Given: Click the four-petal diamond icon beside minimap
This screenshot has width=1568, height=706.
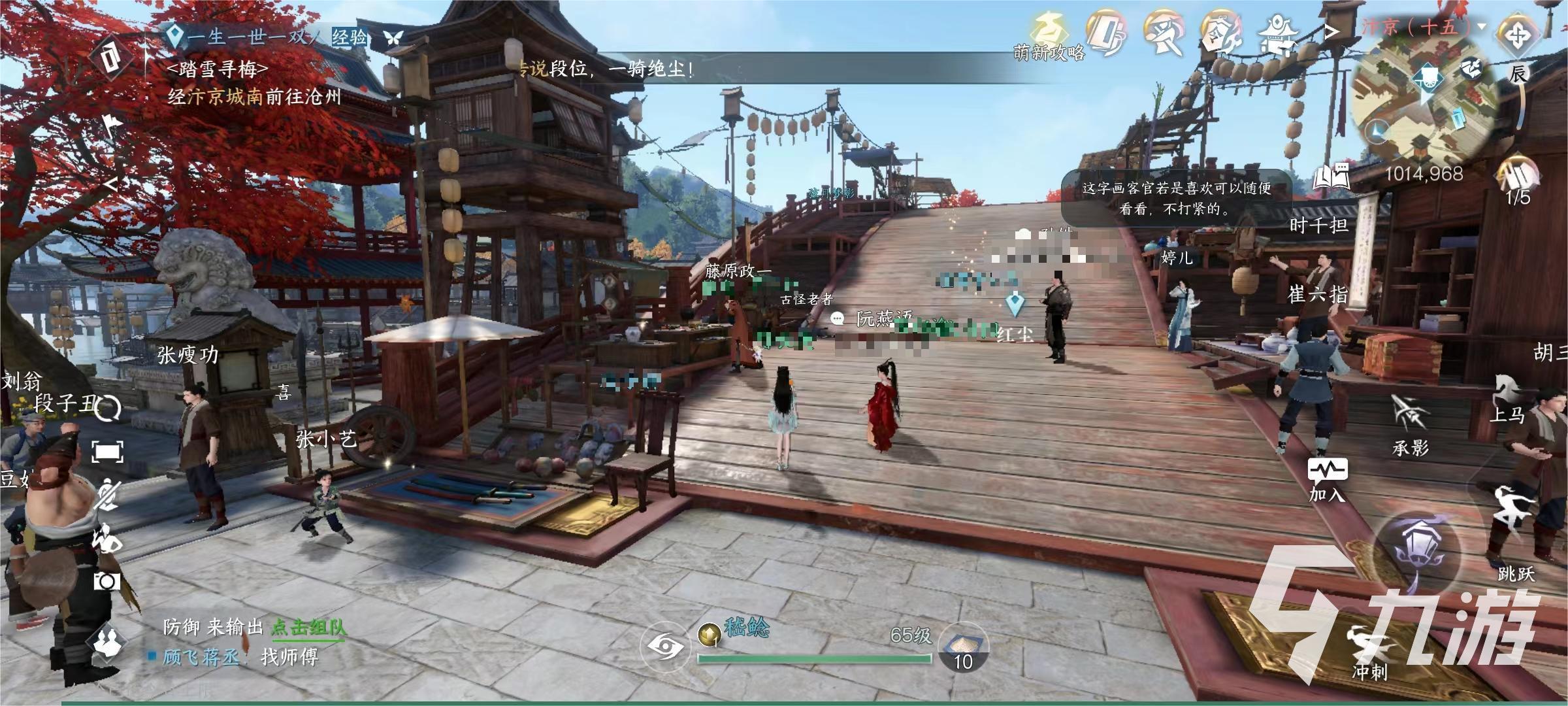Looking at the screenshot, I should pyautogui.click(x=1516, y=35).
